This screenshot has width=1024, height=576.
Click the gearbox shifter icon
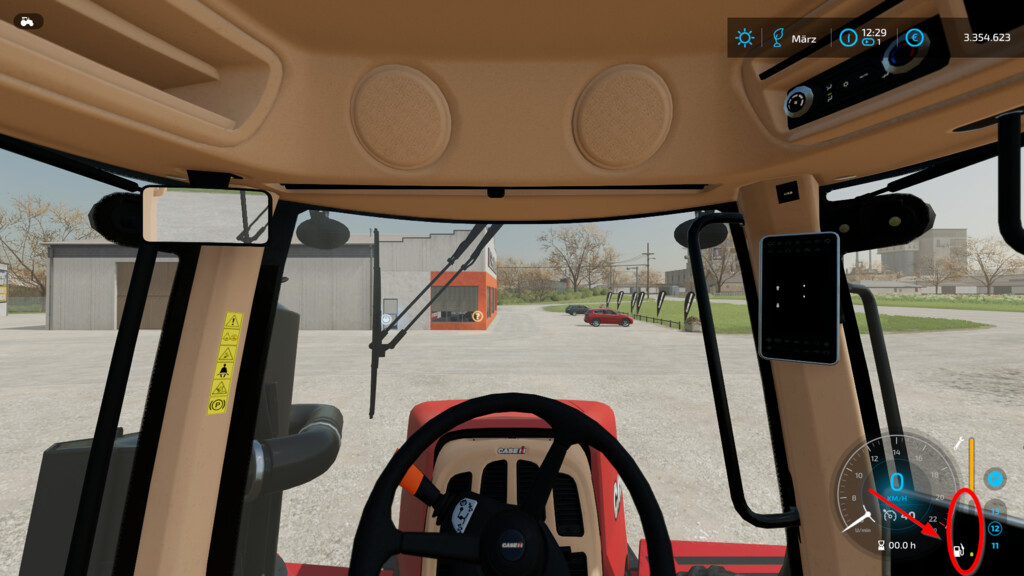click(x=994, y=478)
